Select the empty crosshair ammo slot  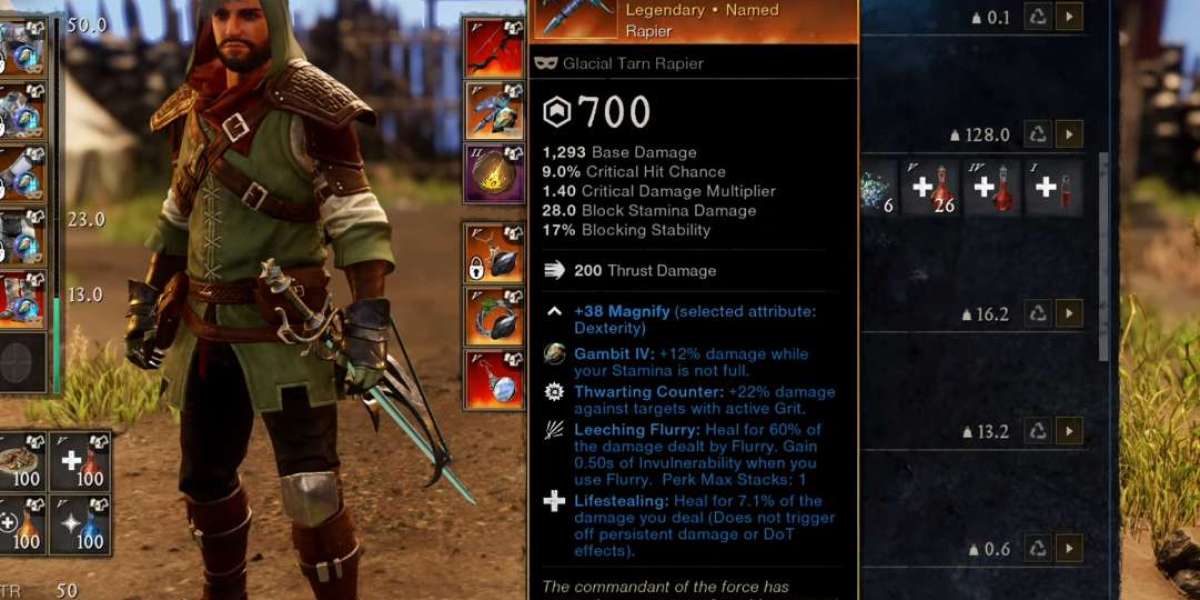click(x=24, y=362)
